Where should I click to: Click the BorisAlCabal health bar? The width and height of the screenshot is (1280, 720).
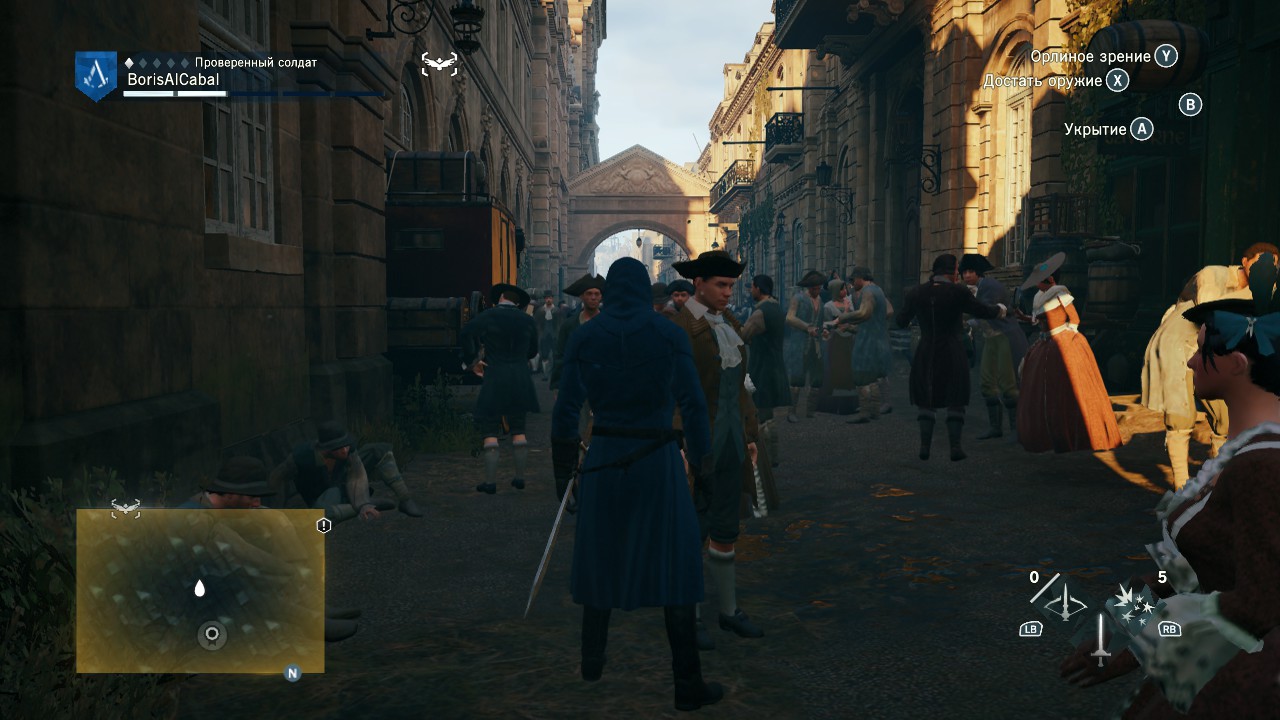point(175,93)
